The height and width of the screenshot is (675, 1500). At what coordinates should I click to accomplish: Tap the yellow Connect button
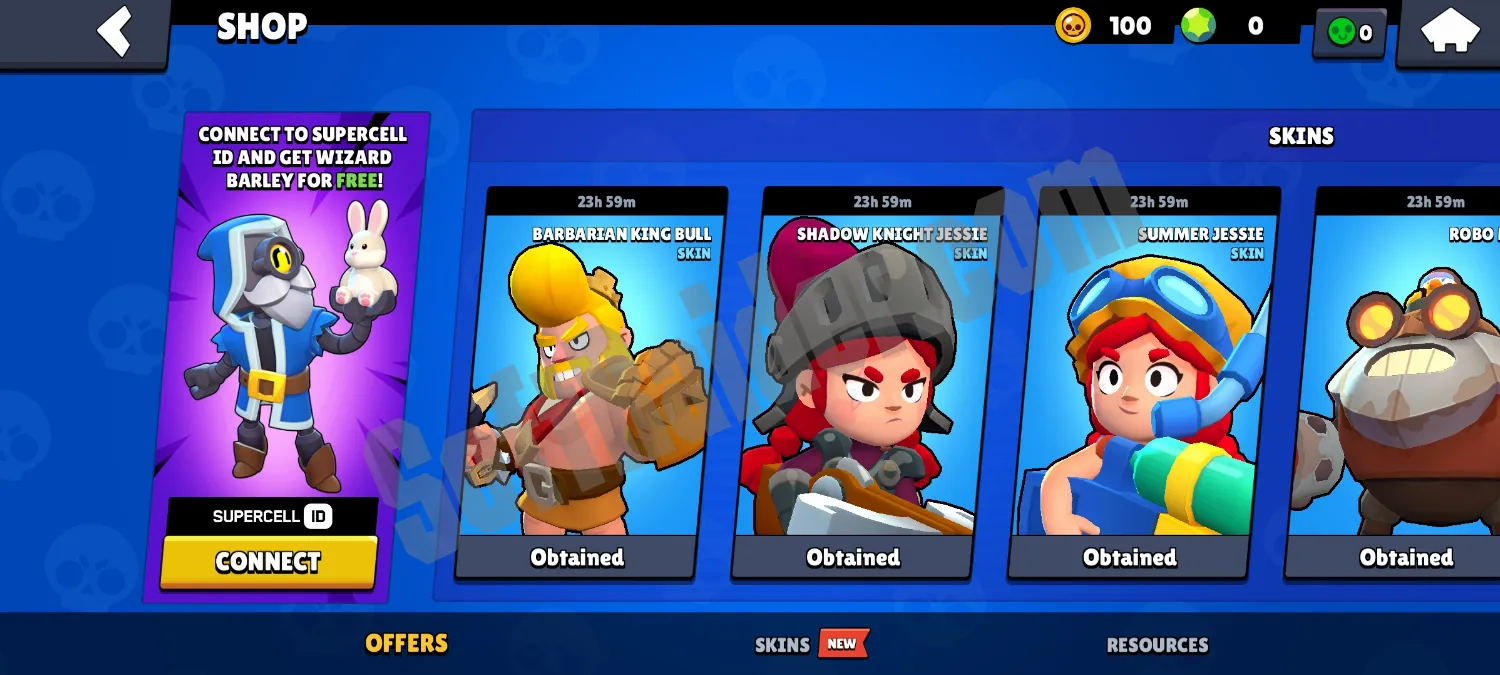tap(268, 562)
